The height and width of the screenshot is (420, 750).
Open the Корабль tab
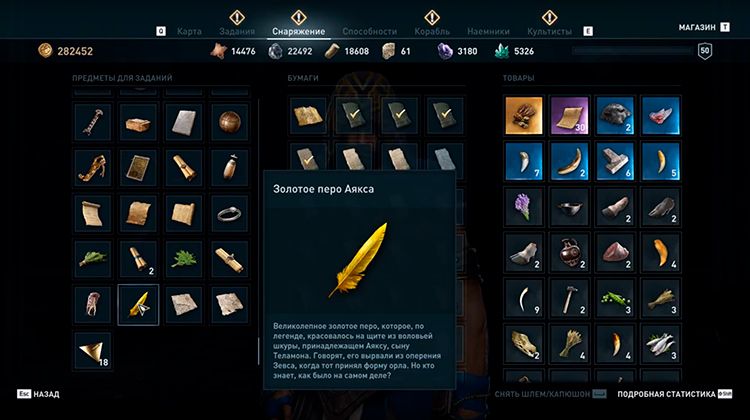(432, 32)
